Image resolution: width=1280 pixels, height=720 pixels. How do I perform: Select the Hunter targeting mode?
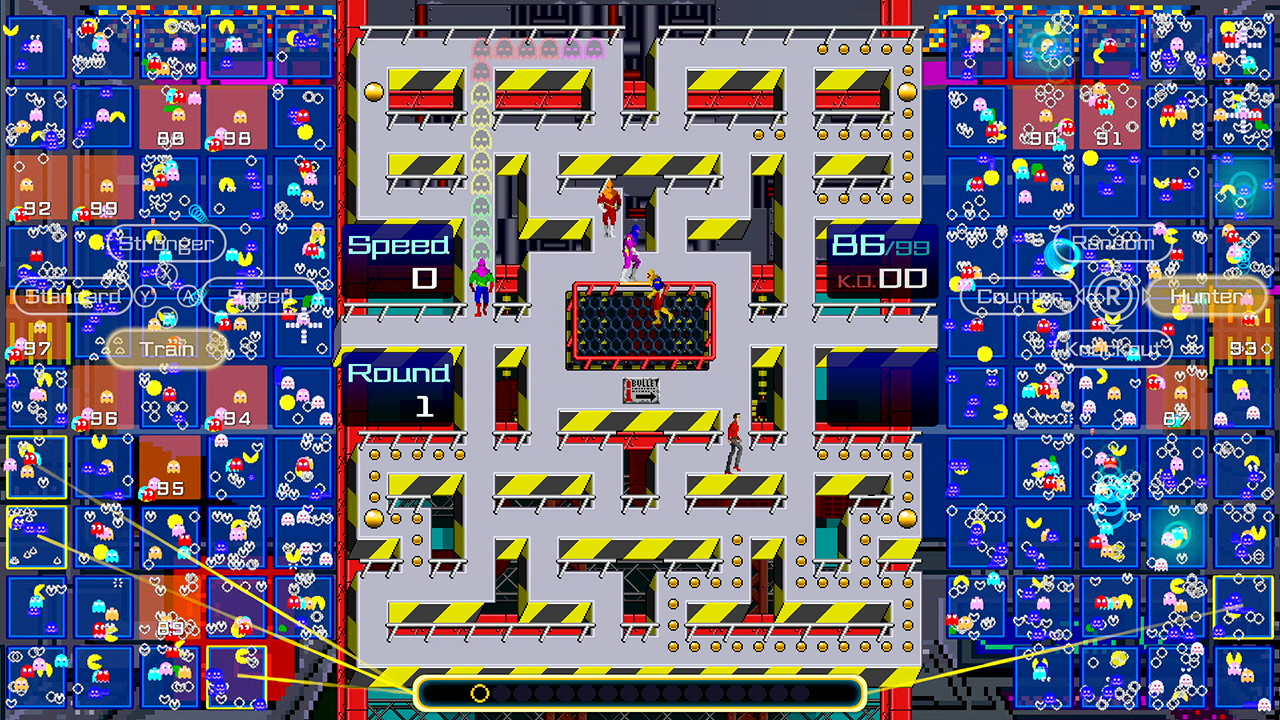[x=1207, y=297]
